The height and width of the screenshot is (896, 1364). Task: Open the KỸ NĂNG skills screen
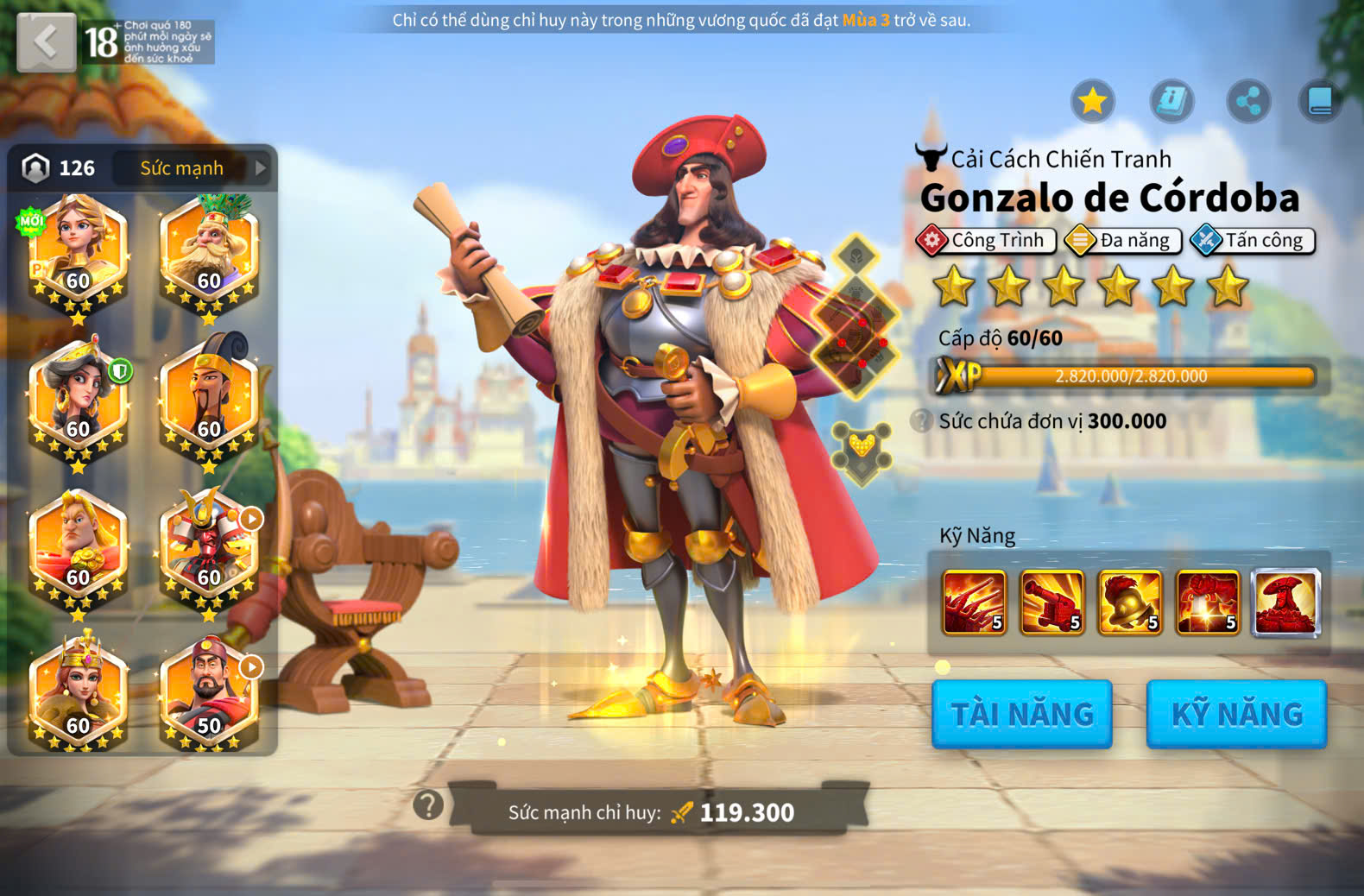click(1236, 714)
